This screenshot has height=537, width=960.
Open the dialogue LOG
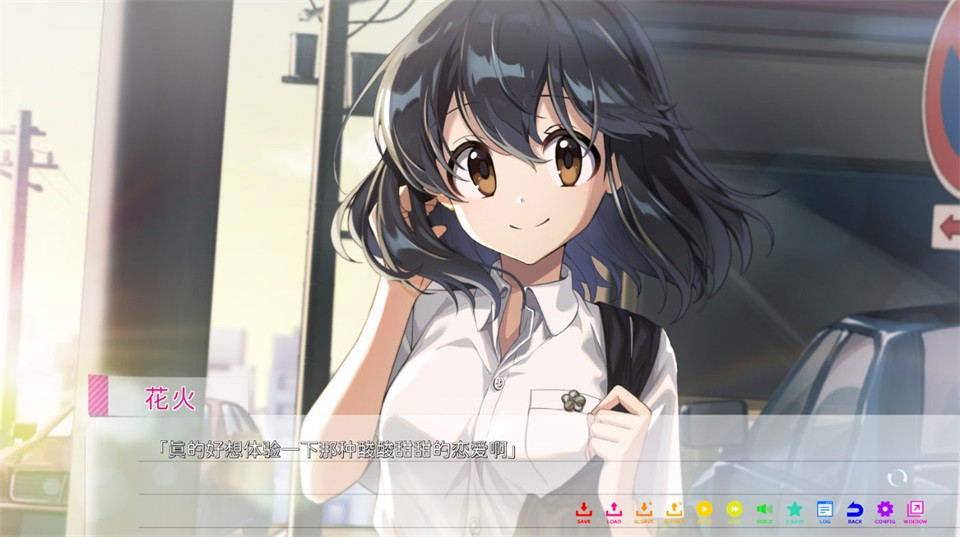click(x=825, y=510)
